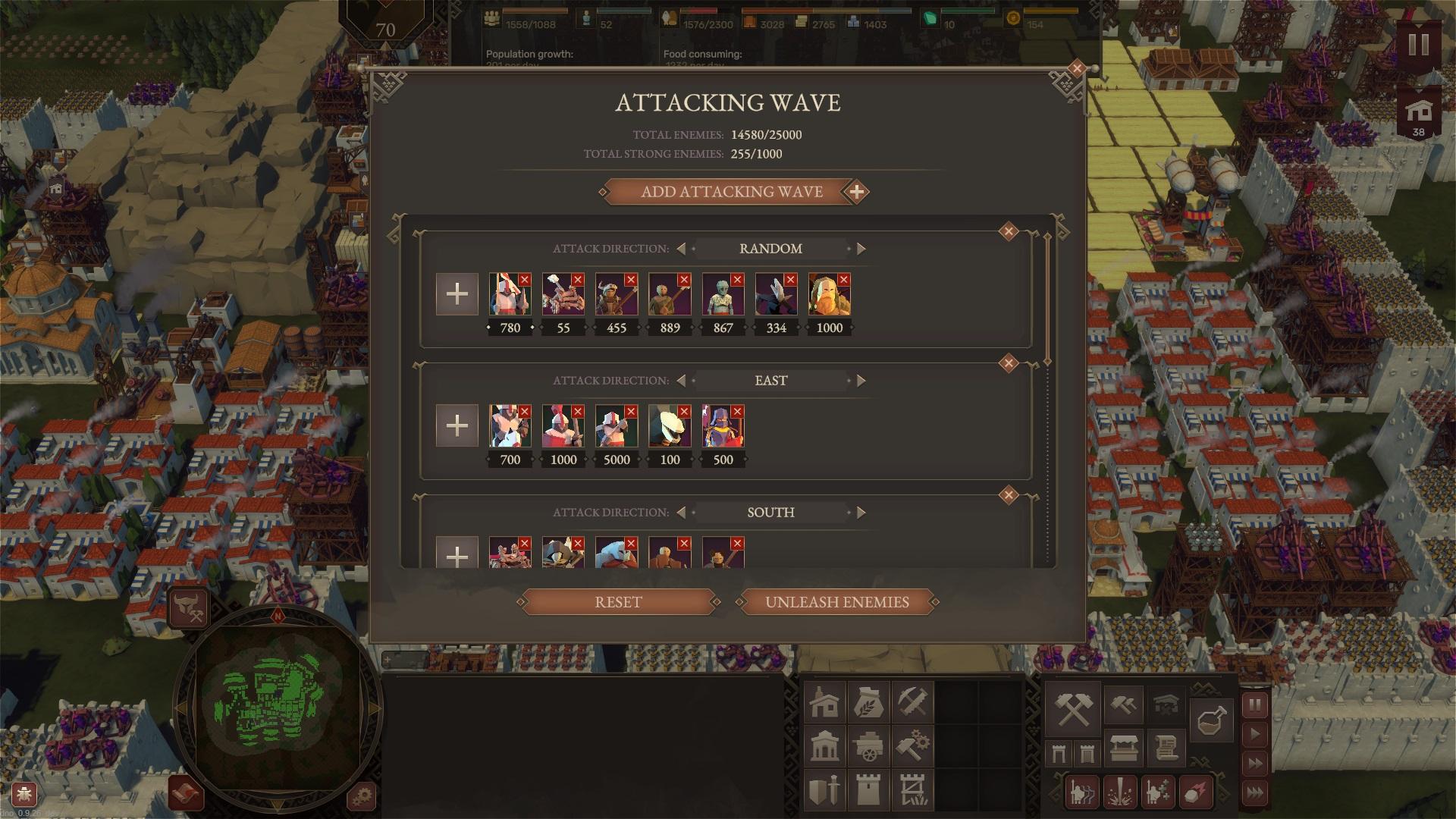Add an enemy type to the East wave
This screenshot has width=1456, height=819.
point(457,425)
